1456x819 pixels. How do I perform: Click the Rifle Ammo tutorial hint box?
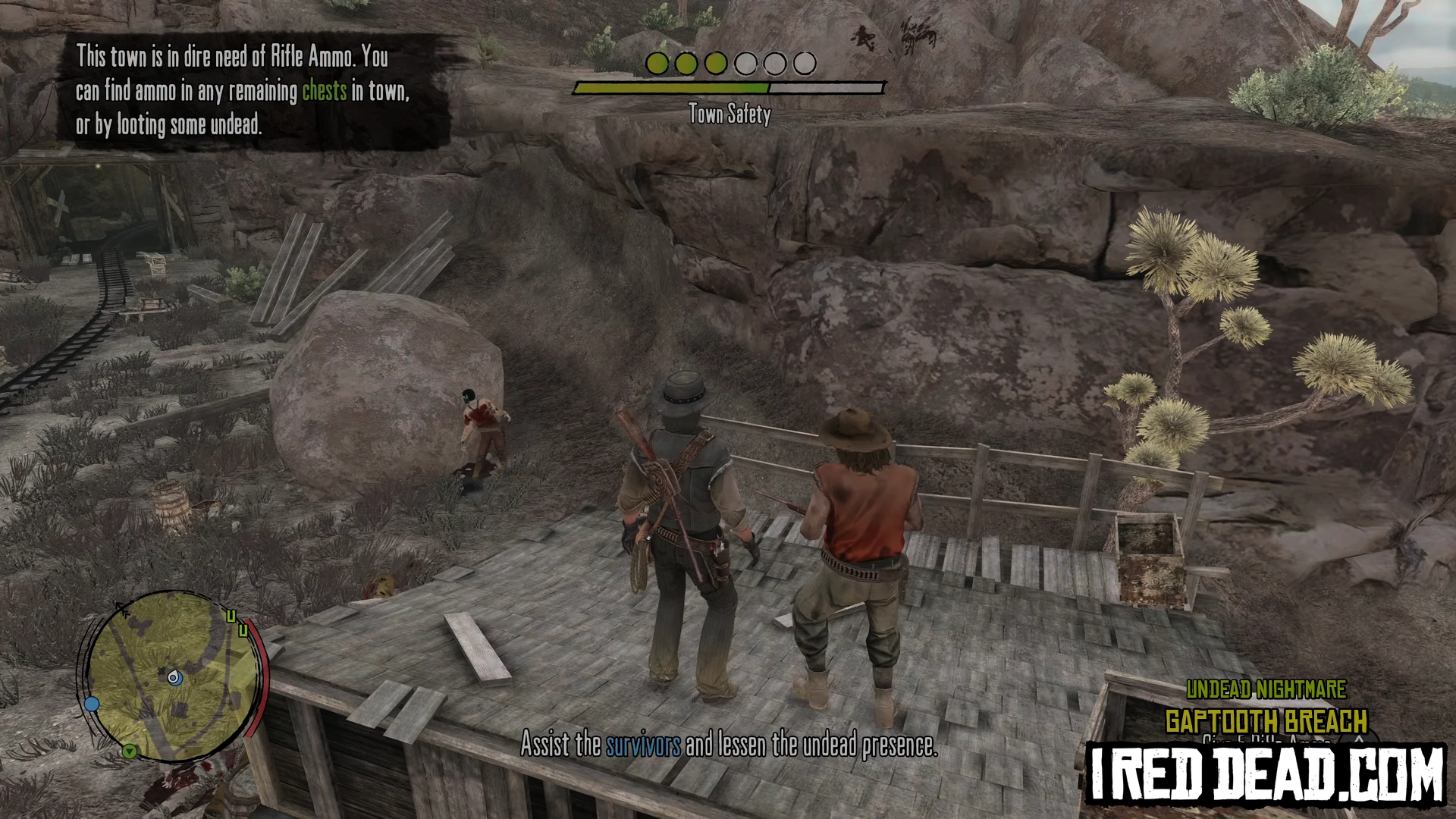[244, 90]
